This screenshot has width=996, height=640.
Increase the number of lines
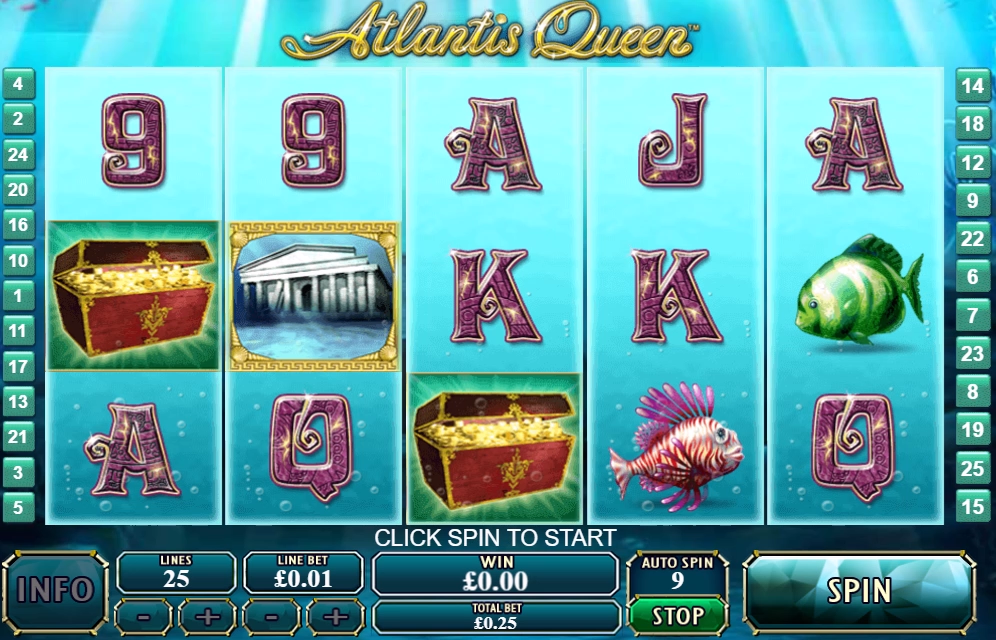point(207,616)
